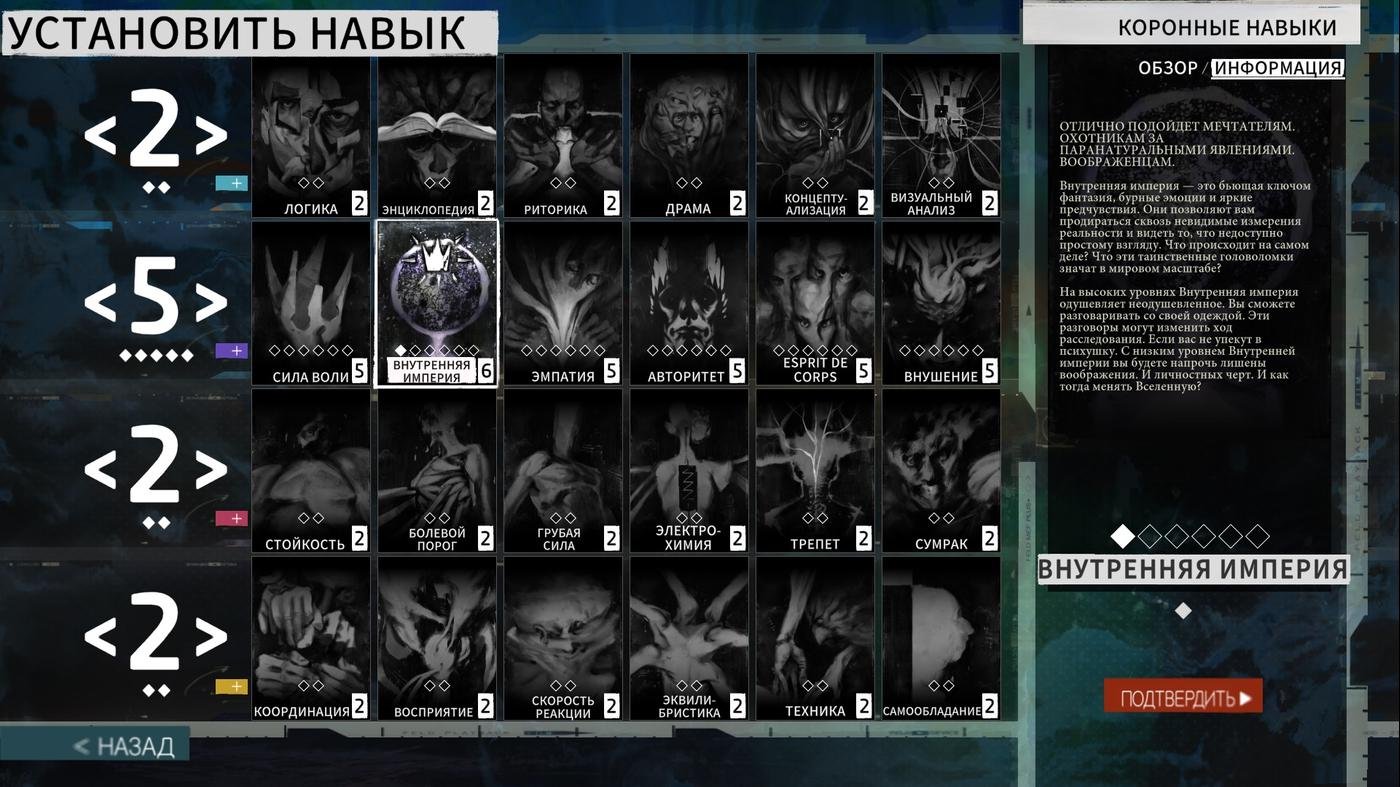Screen dimensions: 1400x787
Task: Switch to the ОБЗОР tab
Action: point(1167,68)
